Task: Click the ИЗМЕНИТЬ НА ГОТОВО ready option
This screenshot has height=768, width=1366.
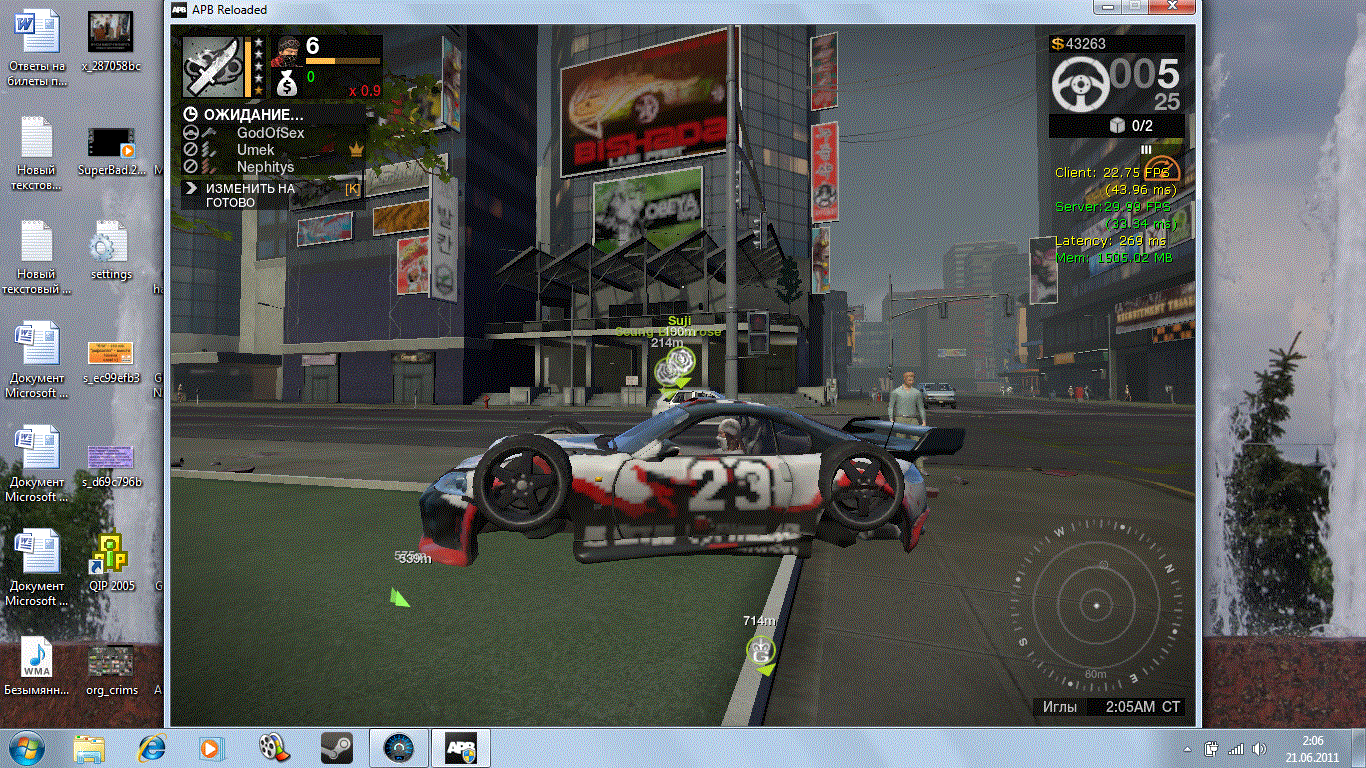Action: point(250,195)
